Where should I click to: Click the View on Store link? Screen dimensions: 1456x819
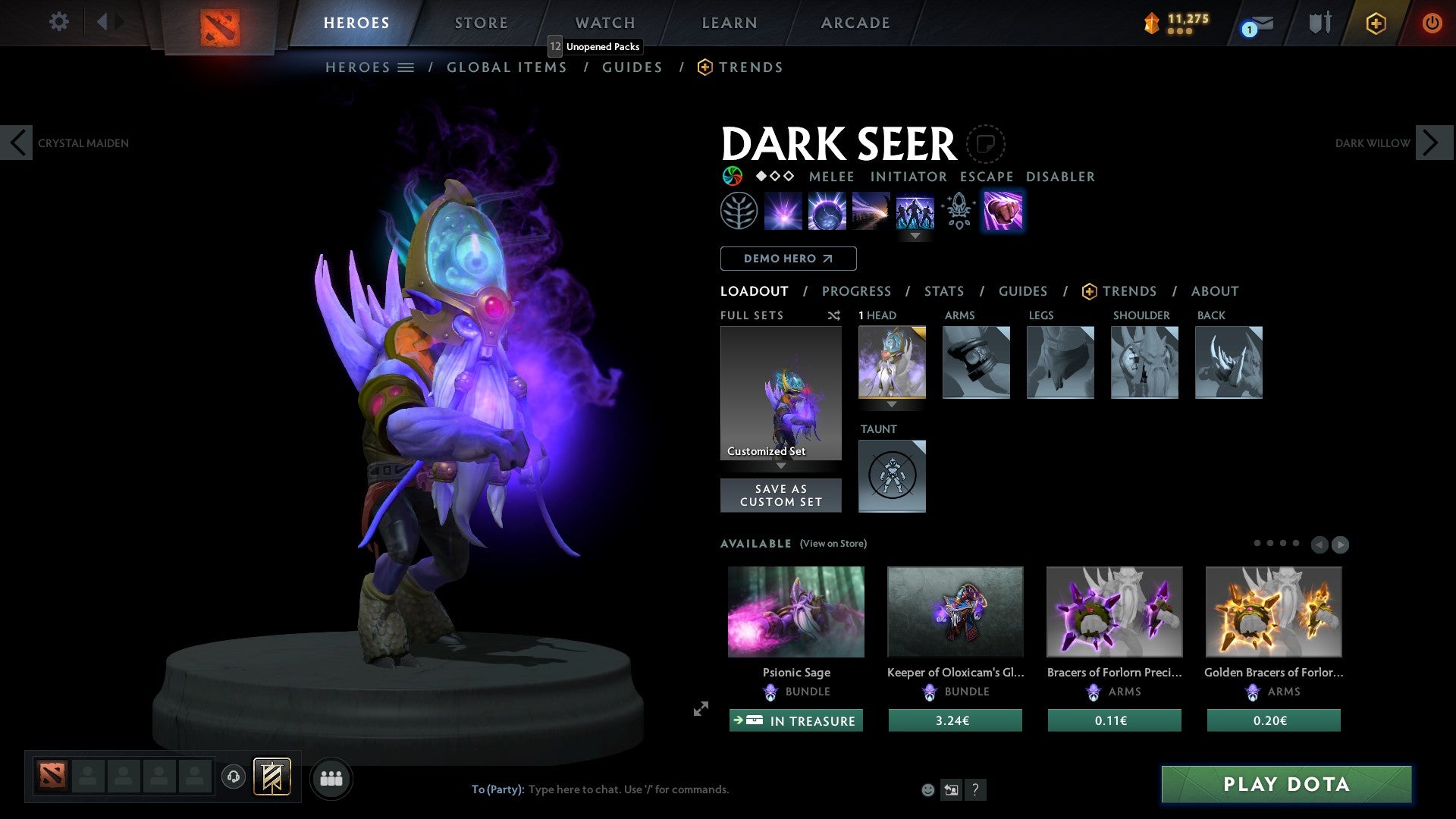coord(833,544)
